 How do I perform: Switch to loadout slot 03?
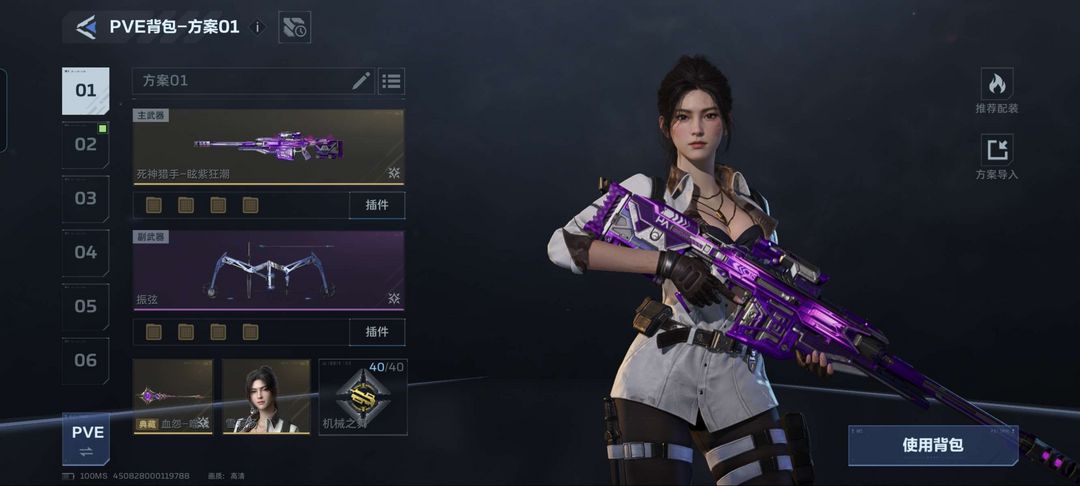(86, 199)
